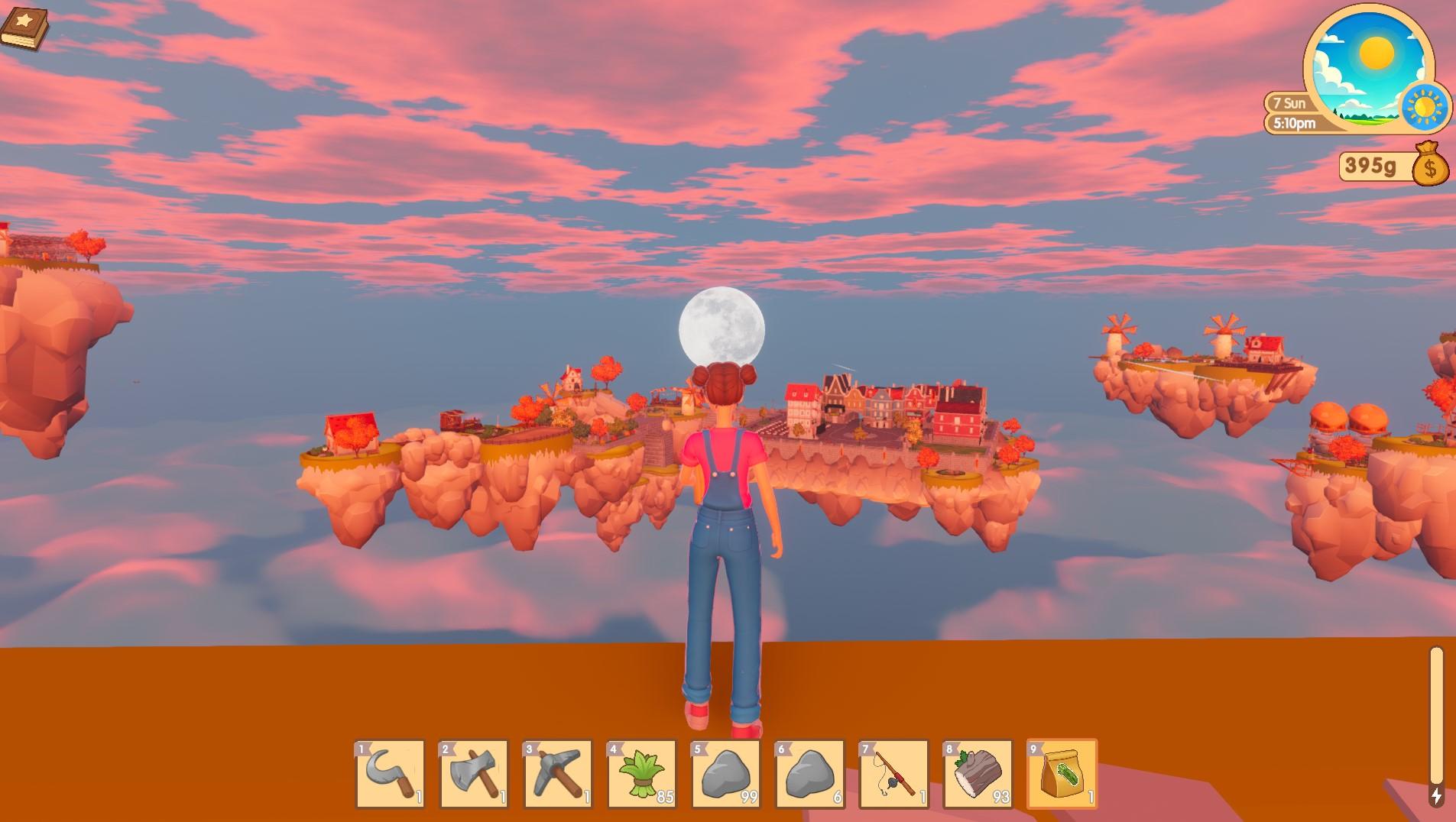Equip the axe from hotbar slot 2
1456x822 pixels.
click(x=475, y=775)
